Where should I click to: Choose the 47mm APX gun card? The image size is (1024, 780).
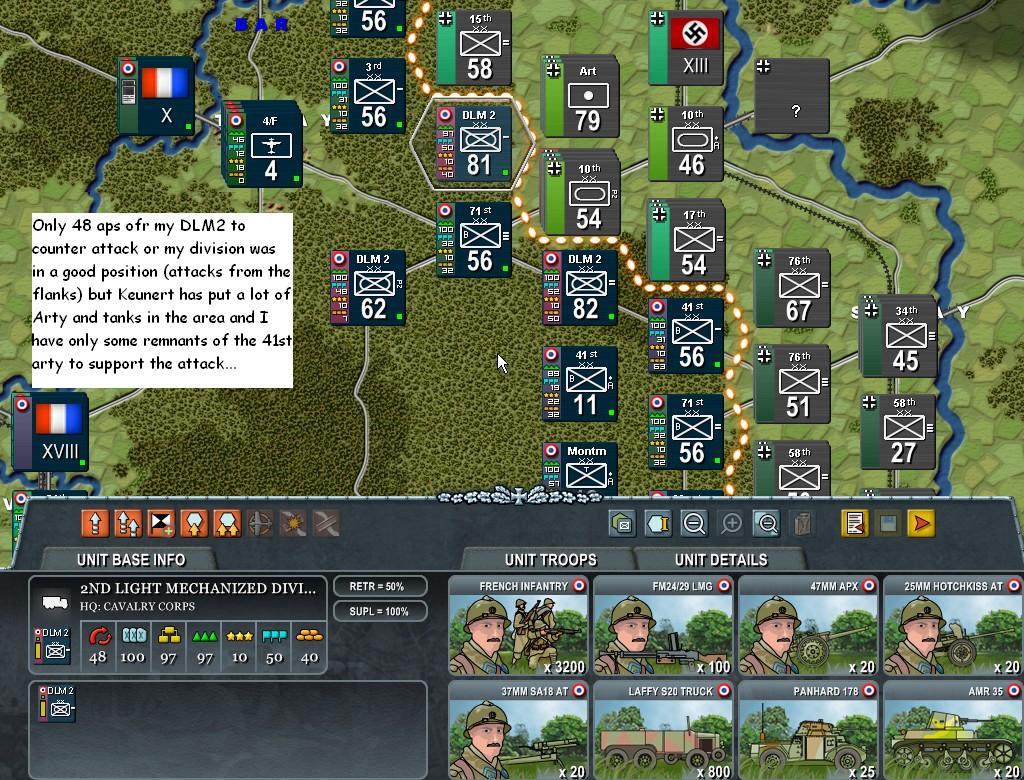point(808,626)
